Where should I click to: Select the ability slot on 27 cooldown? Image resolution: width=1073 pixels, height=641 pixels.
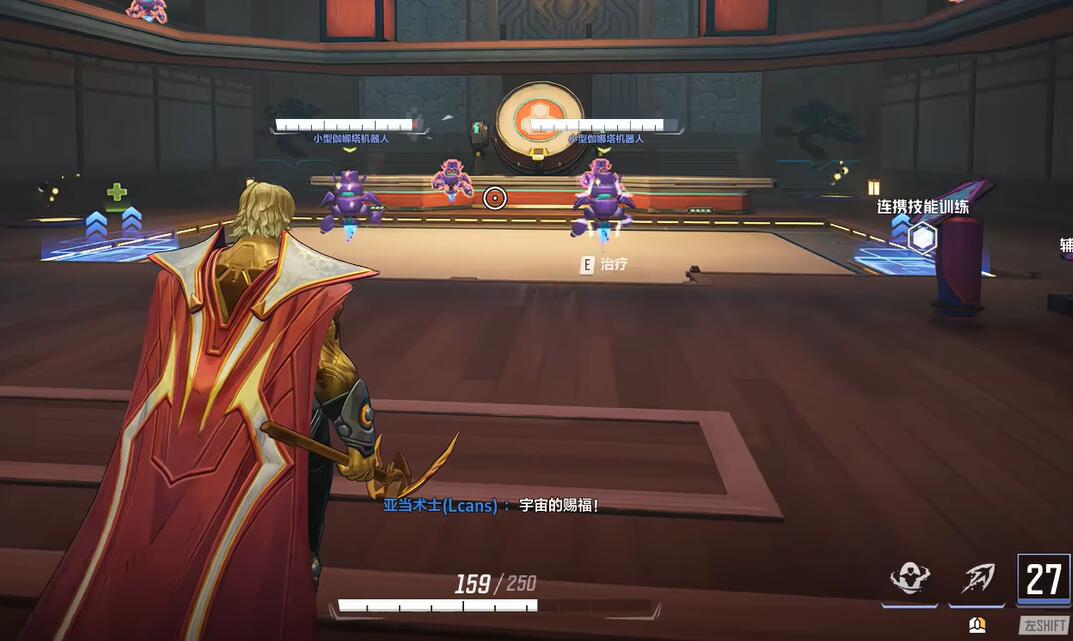pos(1043,579)
